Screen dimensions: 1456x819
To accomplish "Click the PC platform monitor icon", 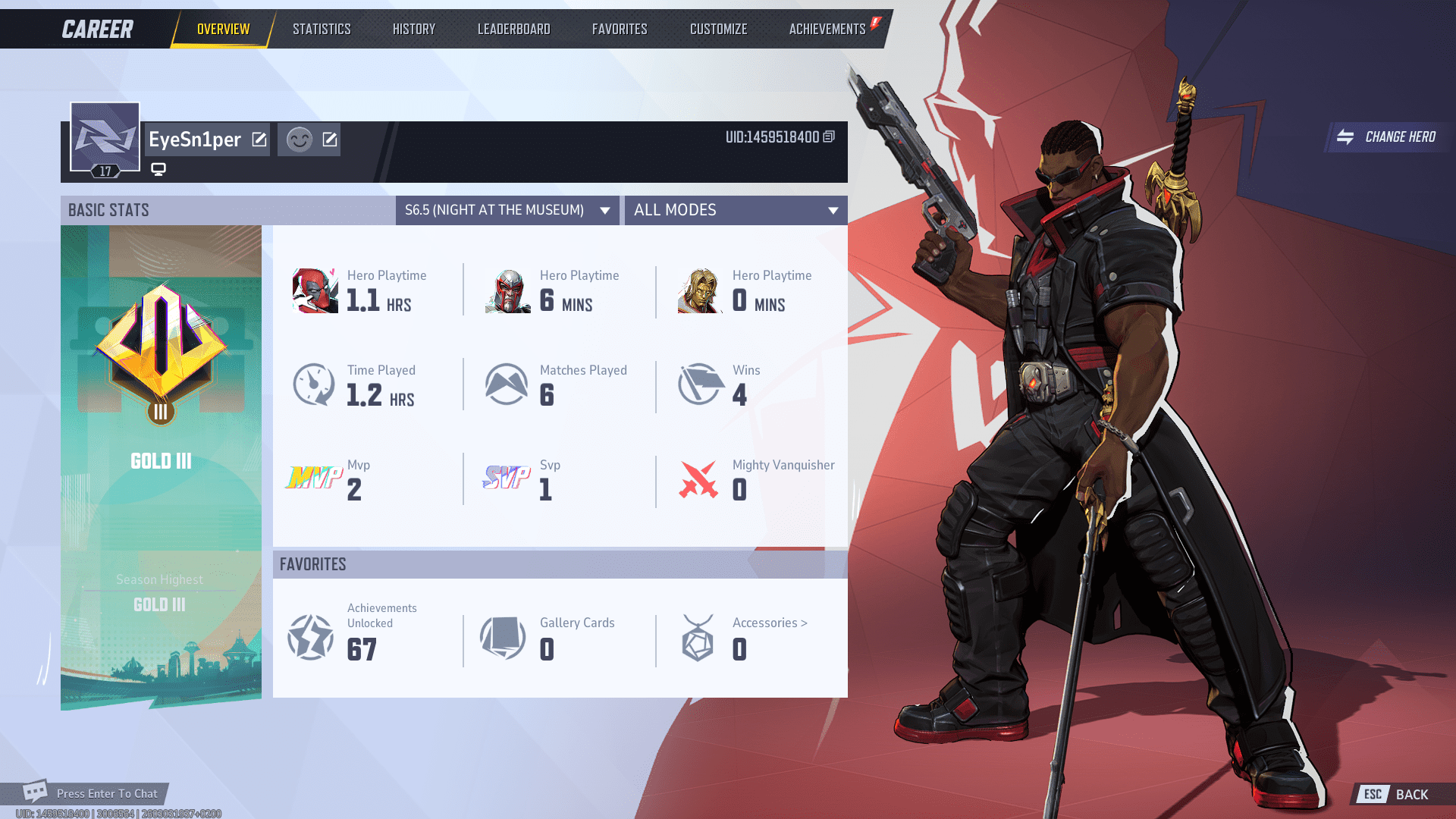I will [x=157, y=170].
